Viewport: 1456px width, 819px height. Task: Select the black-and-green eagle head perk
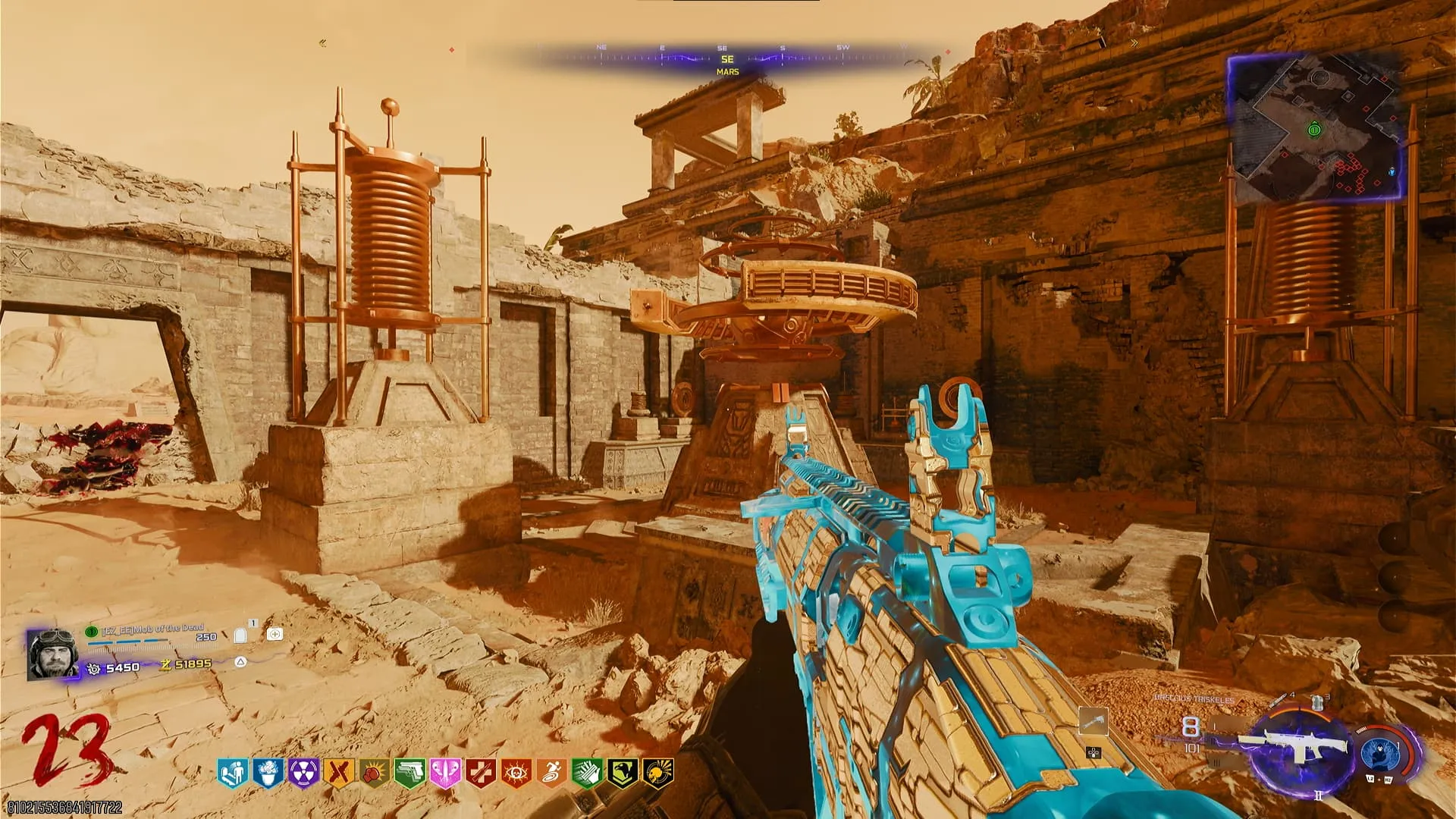pos(623,773)
